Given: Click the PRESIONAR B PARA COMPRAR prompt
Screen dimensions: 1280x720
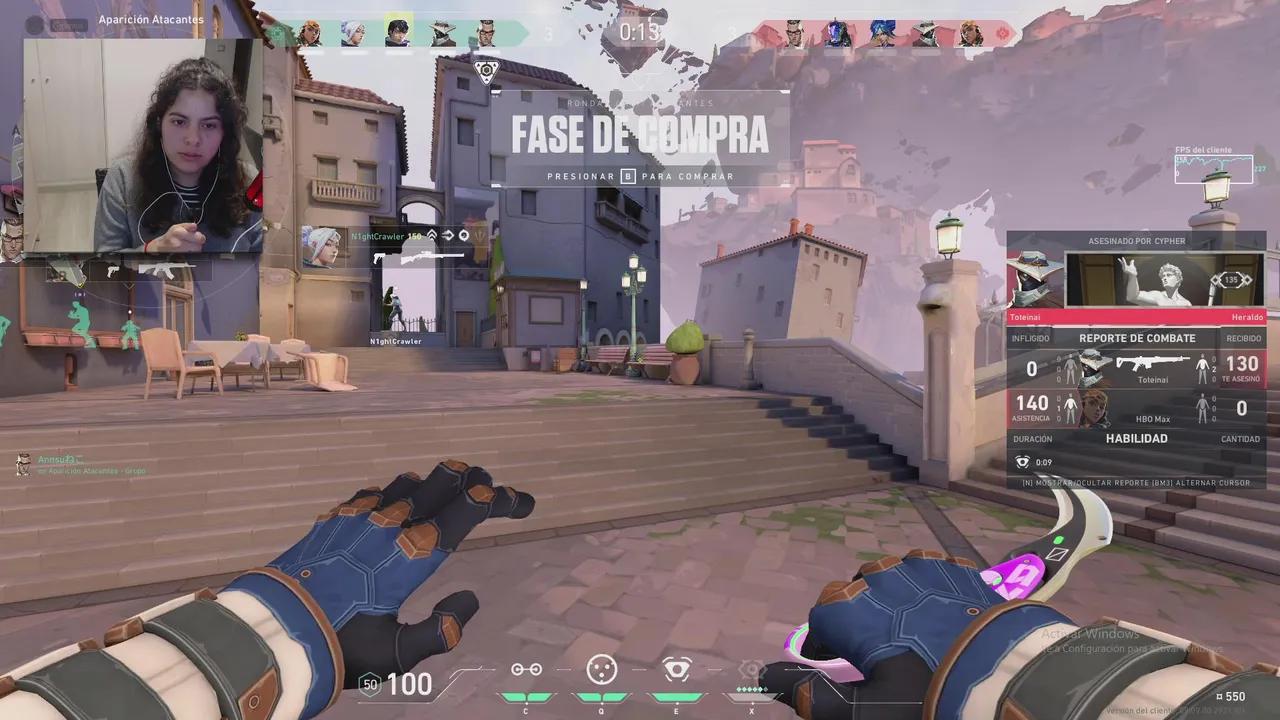Looking at the screenshot, I should (640, 176).
